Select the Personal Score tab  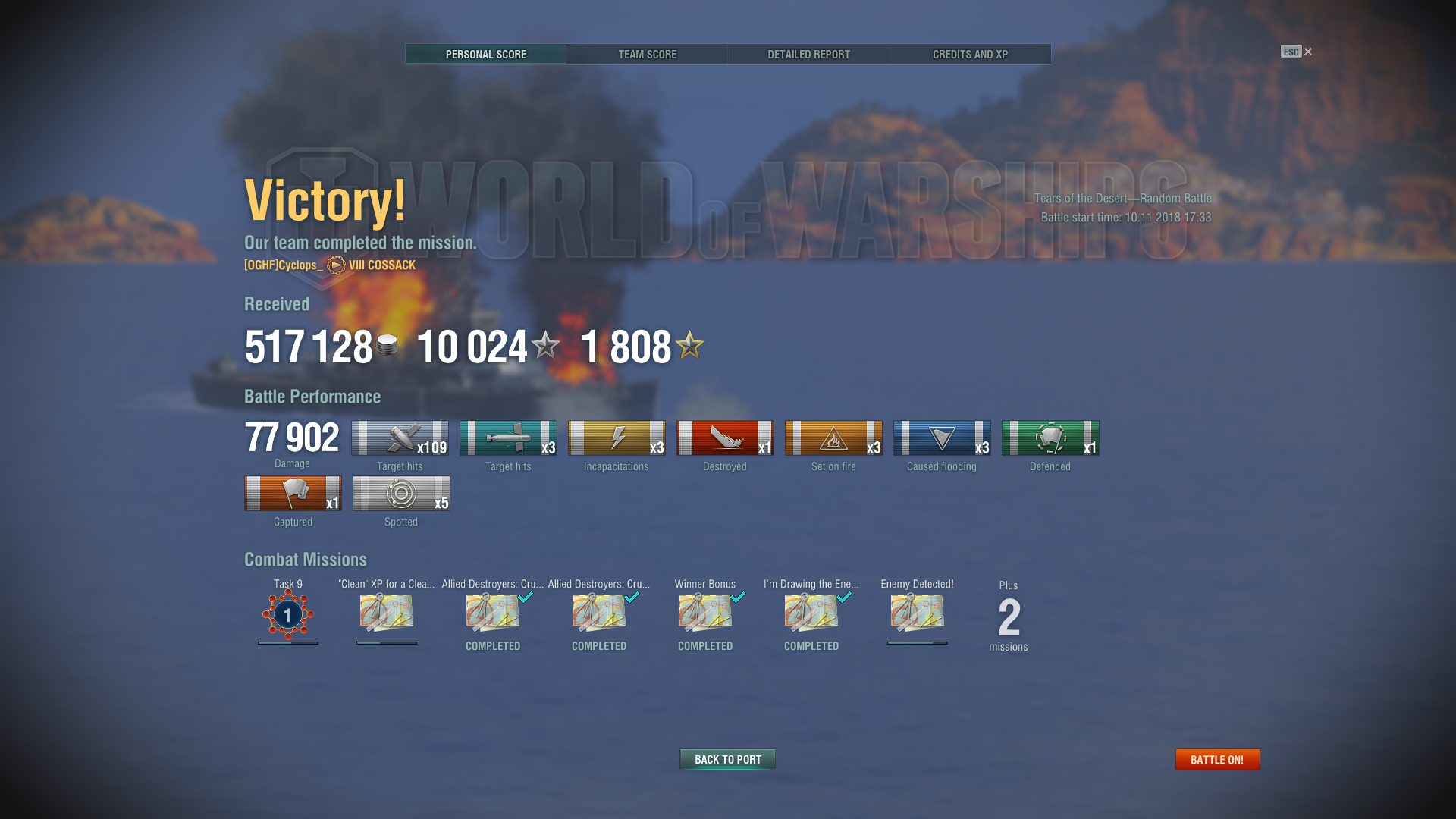[485, 55]
